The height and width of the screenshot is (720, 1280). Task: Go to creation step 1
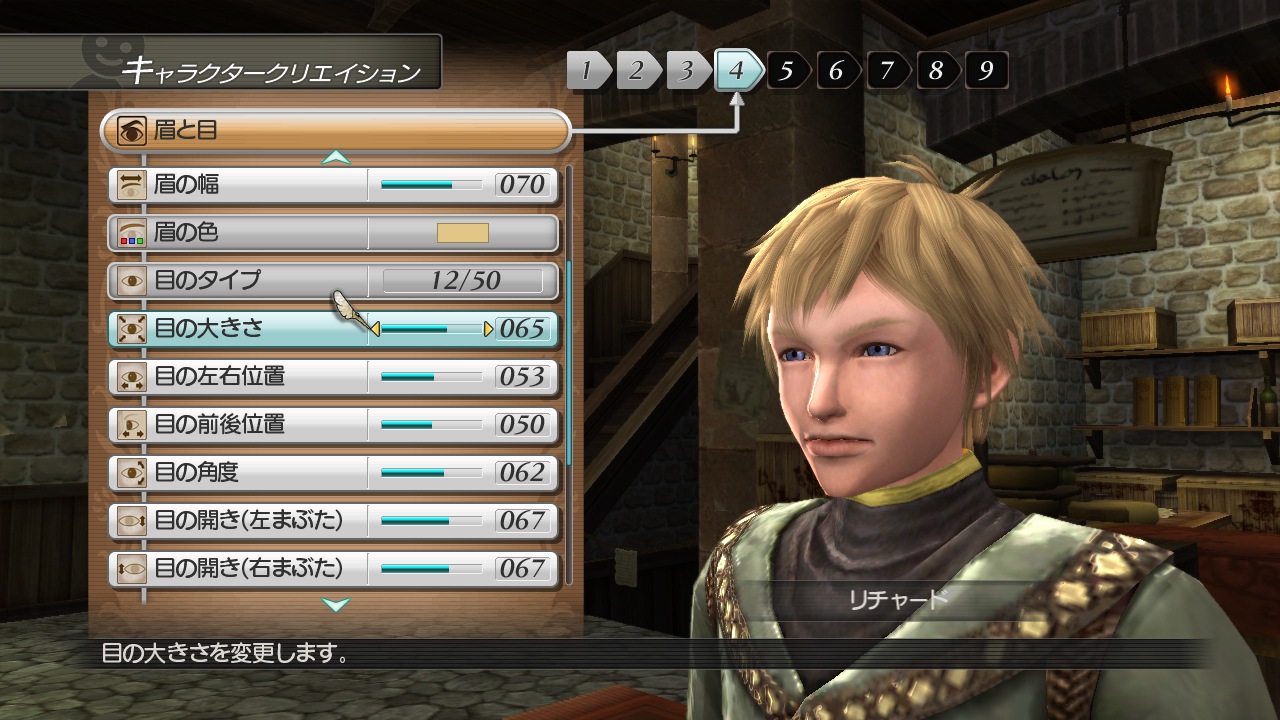(x=590, y=71)
